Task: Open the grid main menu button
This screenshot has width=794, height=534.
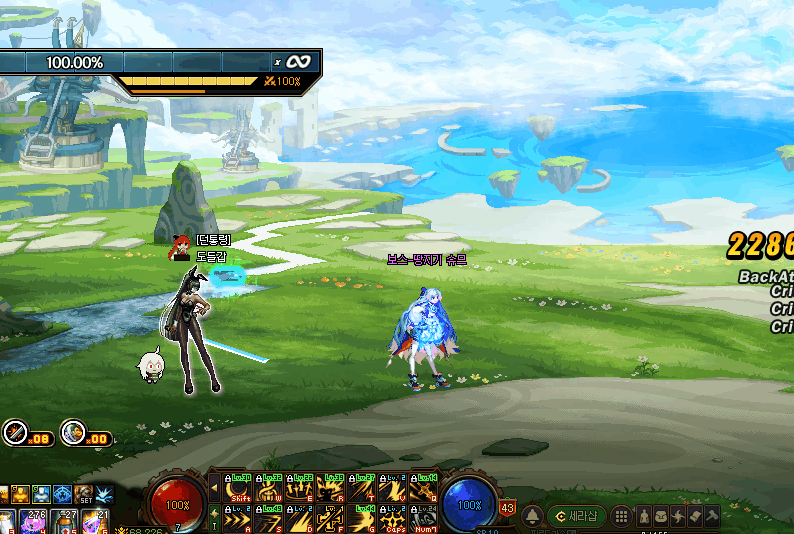Action: [x=621, y=516]
